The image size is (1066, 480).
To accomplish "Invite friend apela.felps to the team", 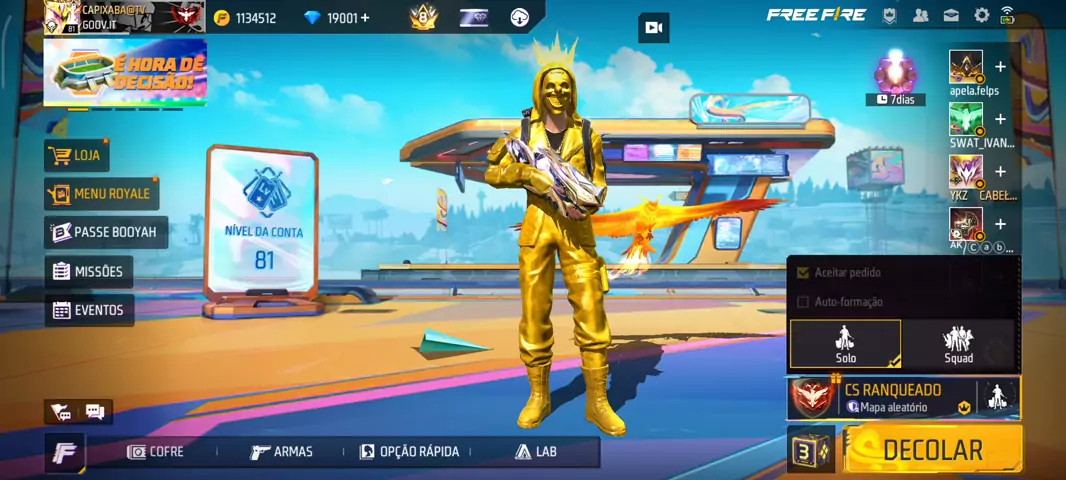I will [1000, 67].
